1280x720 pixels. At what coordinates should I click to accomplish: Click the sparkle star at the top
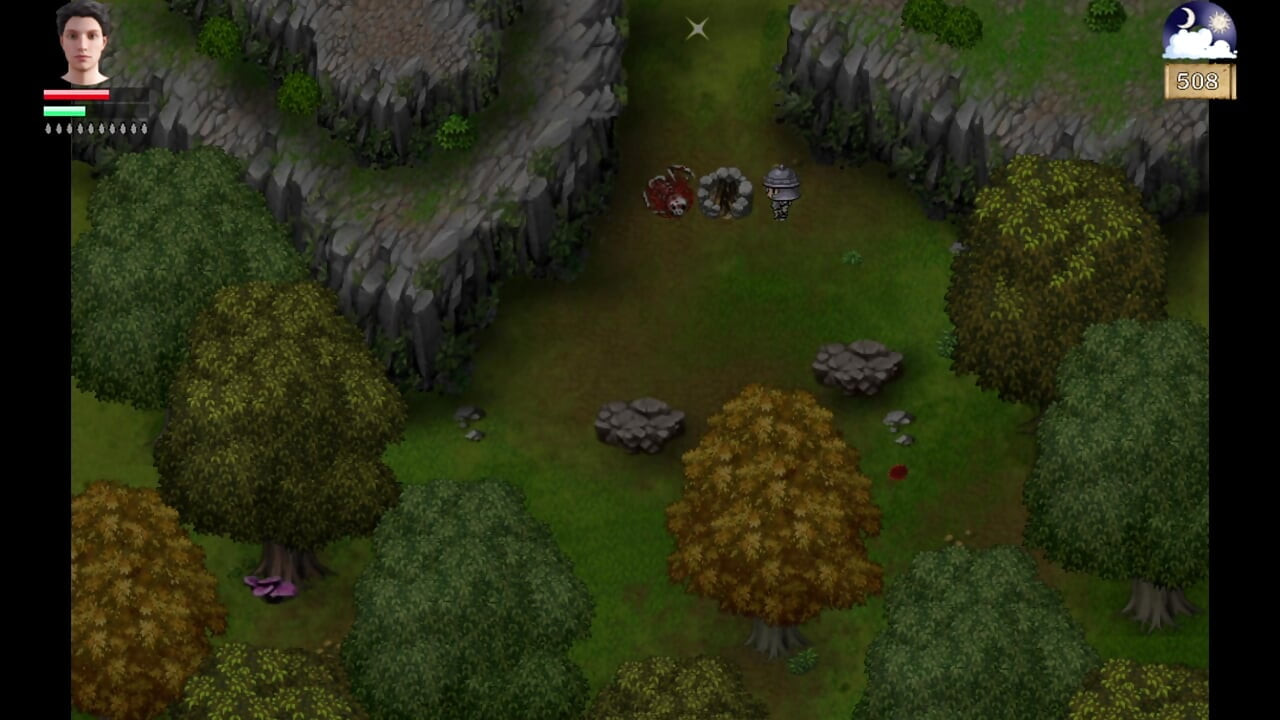coord(697,28)
